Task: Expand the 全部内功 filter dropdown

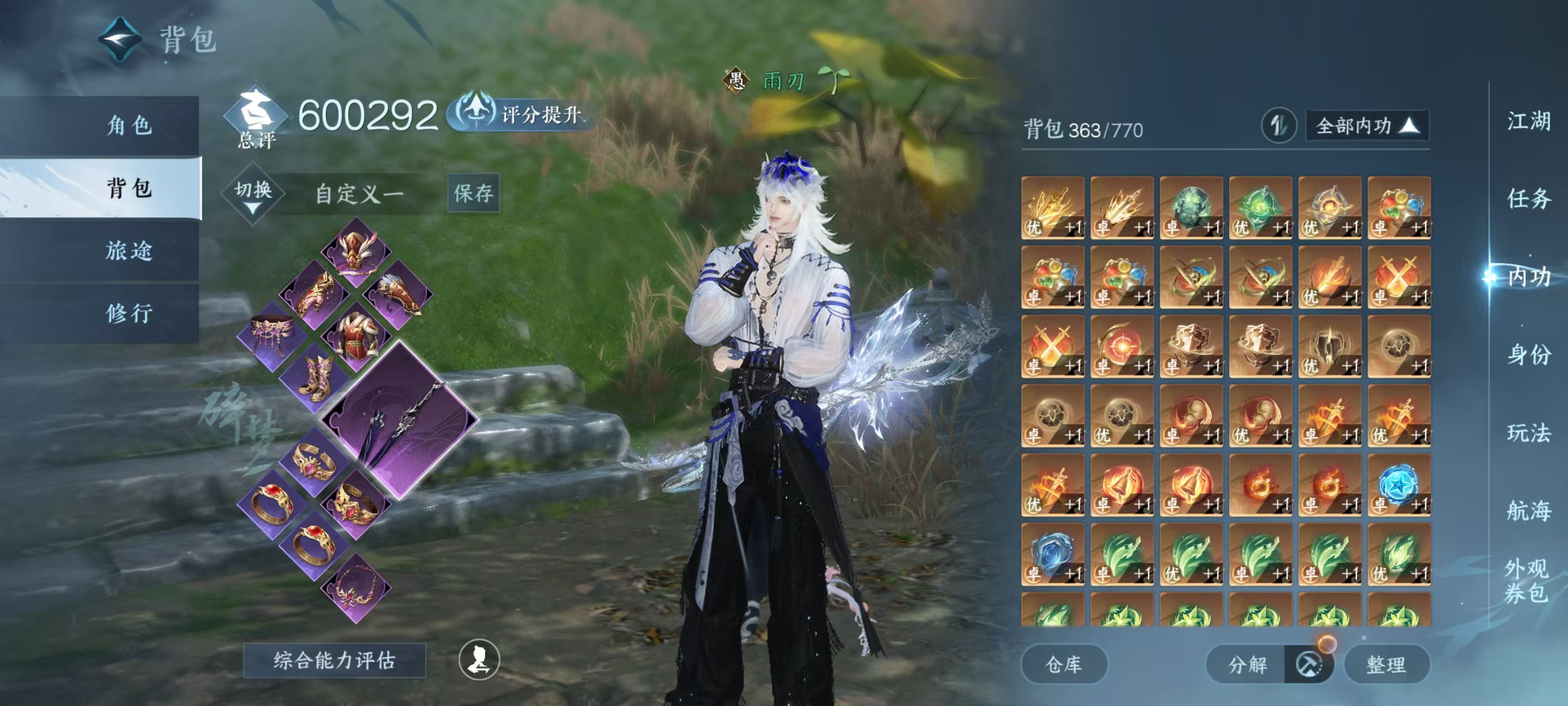Action: (1366, 126)
